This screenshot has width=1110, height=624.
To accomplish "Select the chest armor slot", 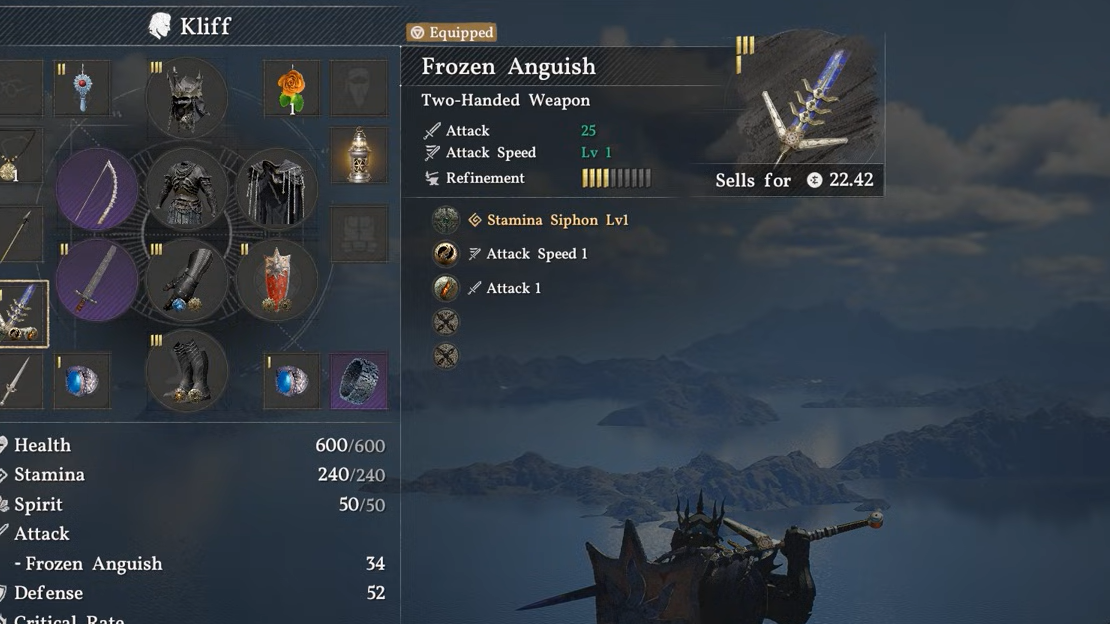I will [186, 188].
